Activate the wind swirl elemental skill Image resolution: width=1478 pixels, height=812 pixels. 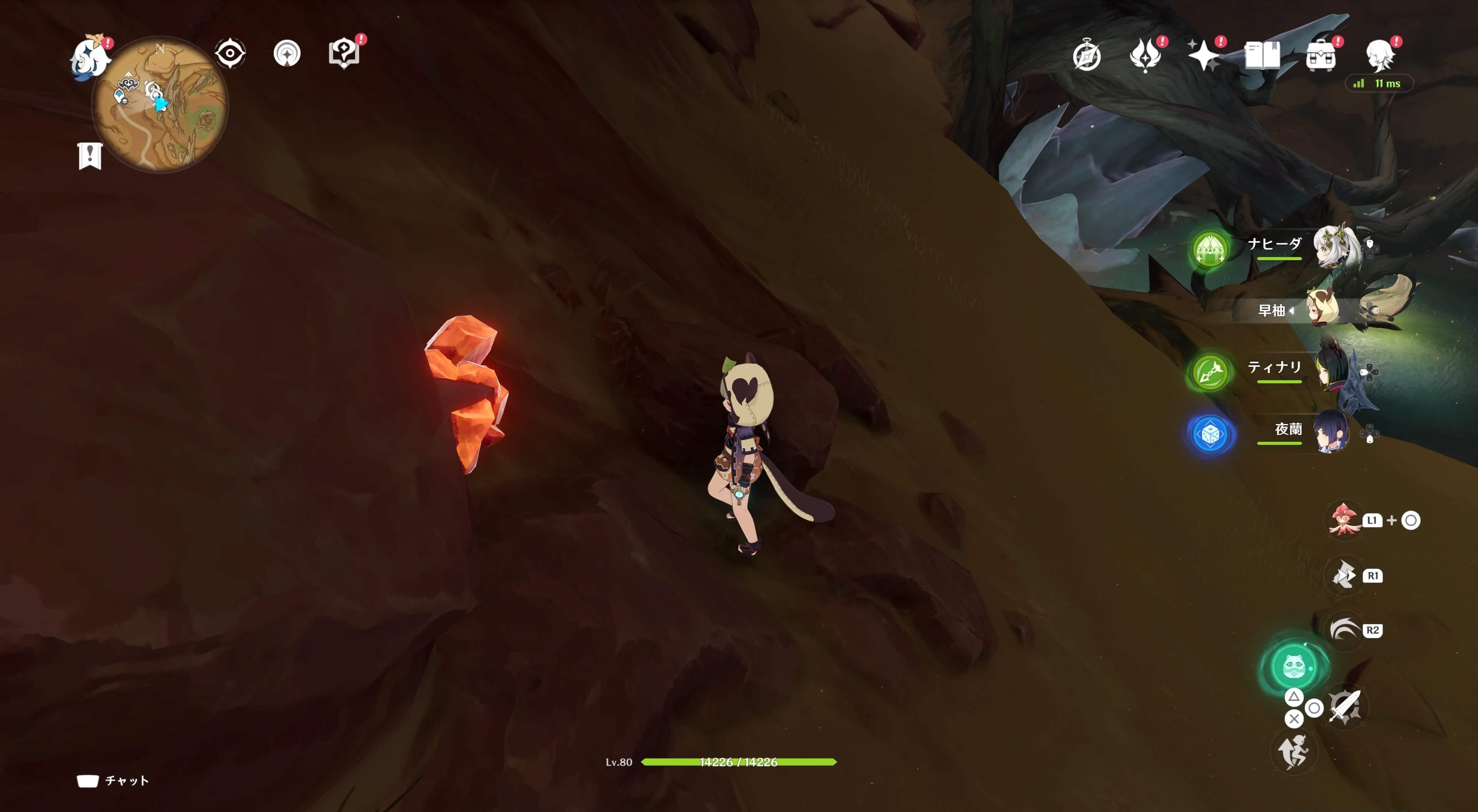[1343, 630]
